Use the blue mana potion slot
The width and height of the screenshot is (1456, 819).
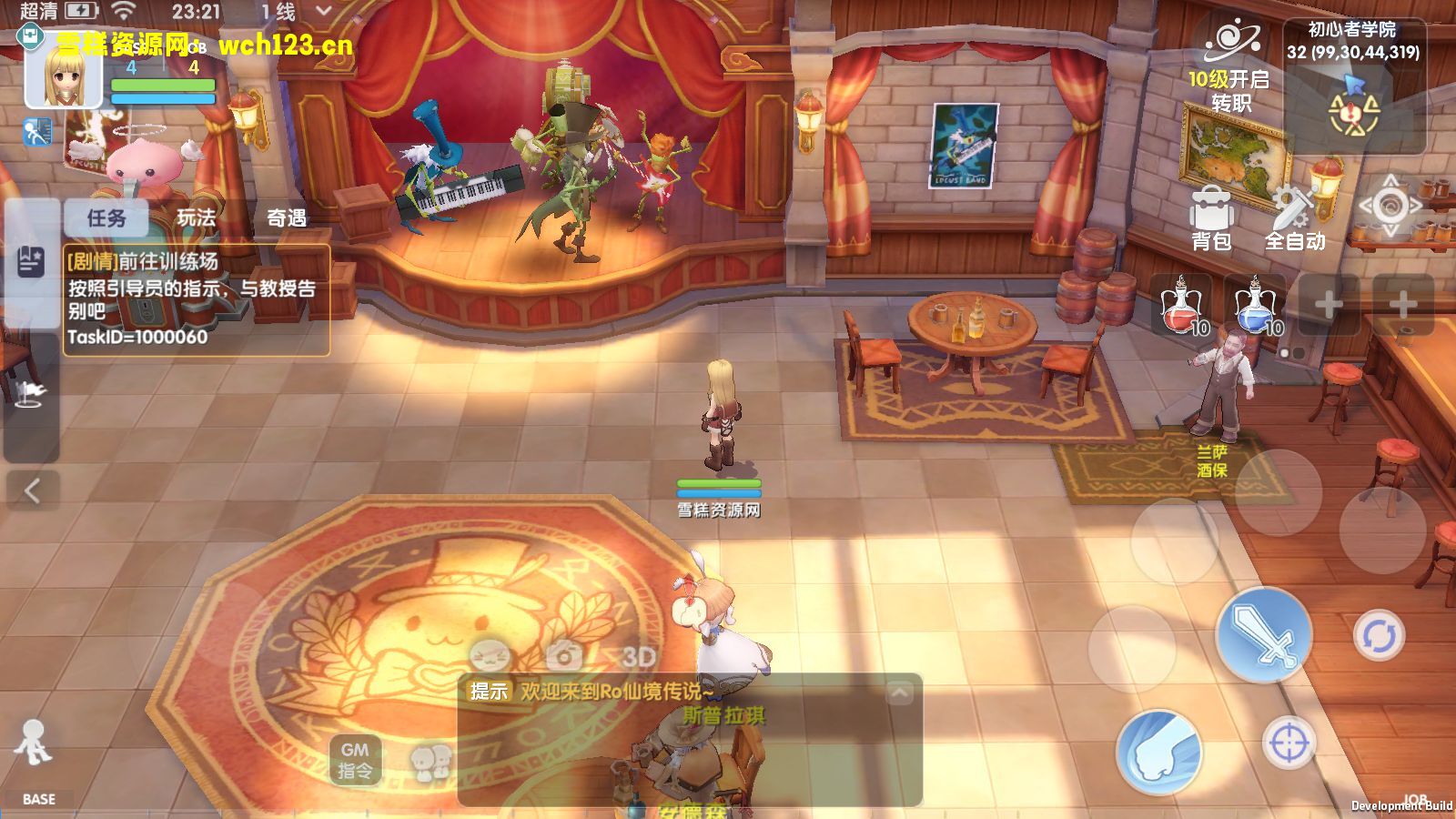pos(1257,307)
